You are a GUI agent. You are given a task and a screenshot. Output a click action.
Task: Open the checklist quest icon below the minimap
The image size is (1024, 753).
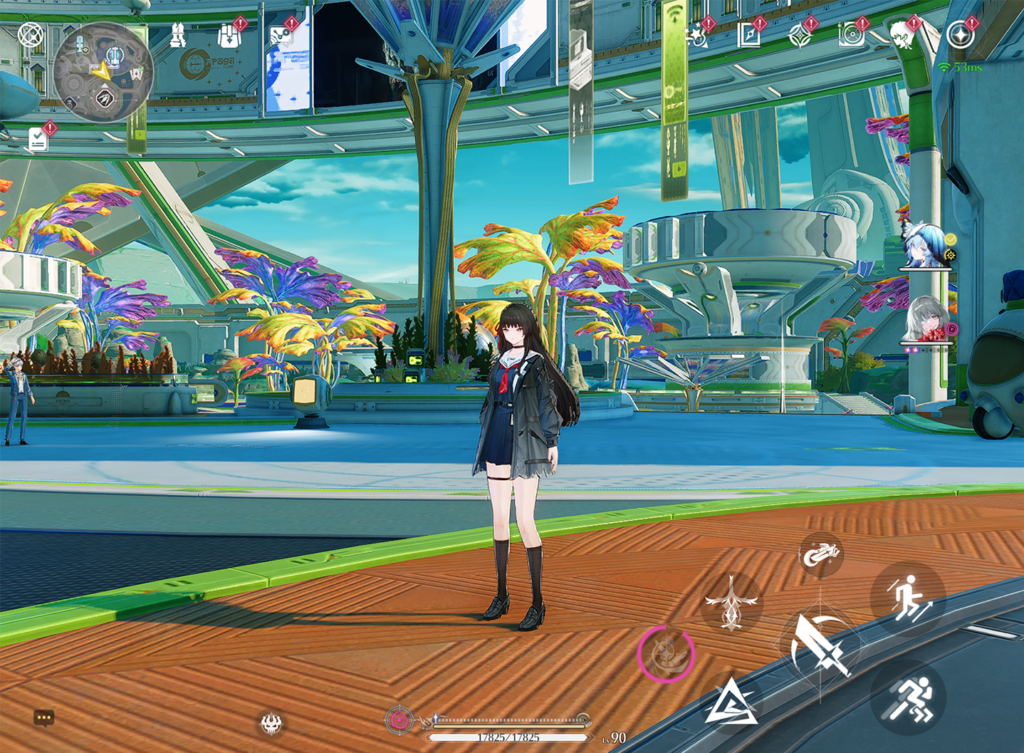pyautogui.click(x=38, y=138)
